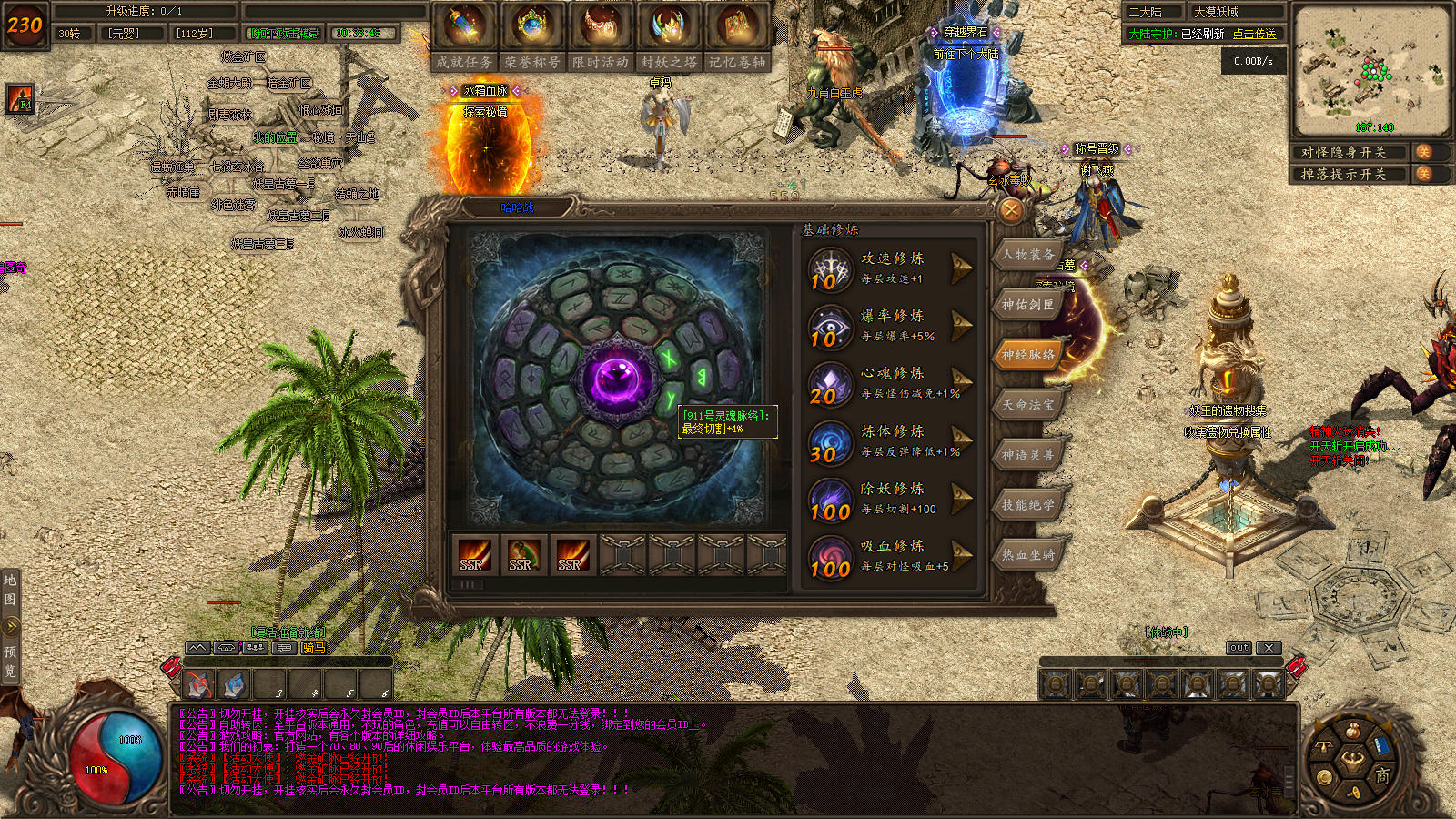Select the 天命法宝 tab
The height and width of the screenshot is (819, 1456).
click(1028, 404)
